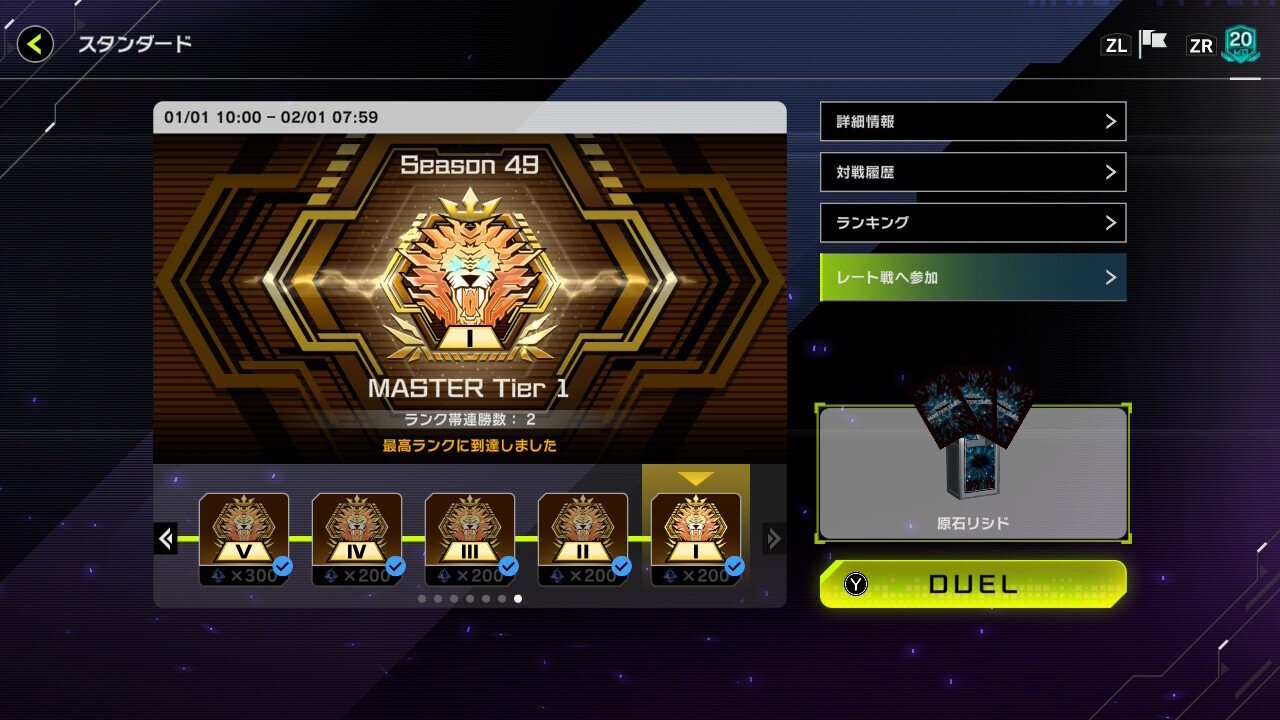Click the claimed checkmark on Tier I reward
Viewport: 1280px width, 720px height.
point(734,565)
